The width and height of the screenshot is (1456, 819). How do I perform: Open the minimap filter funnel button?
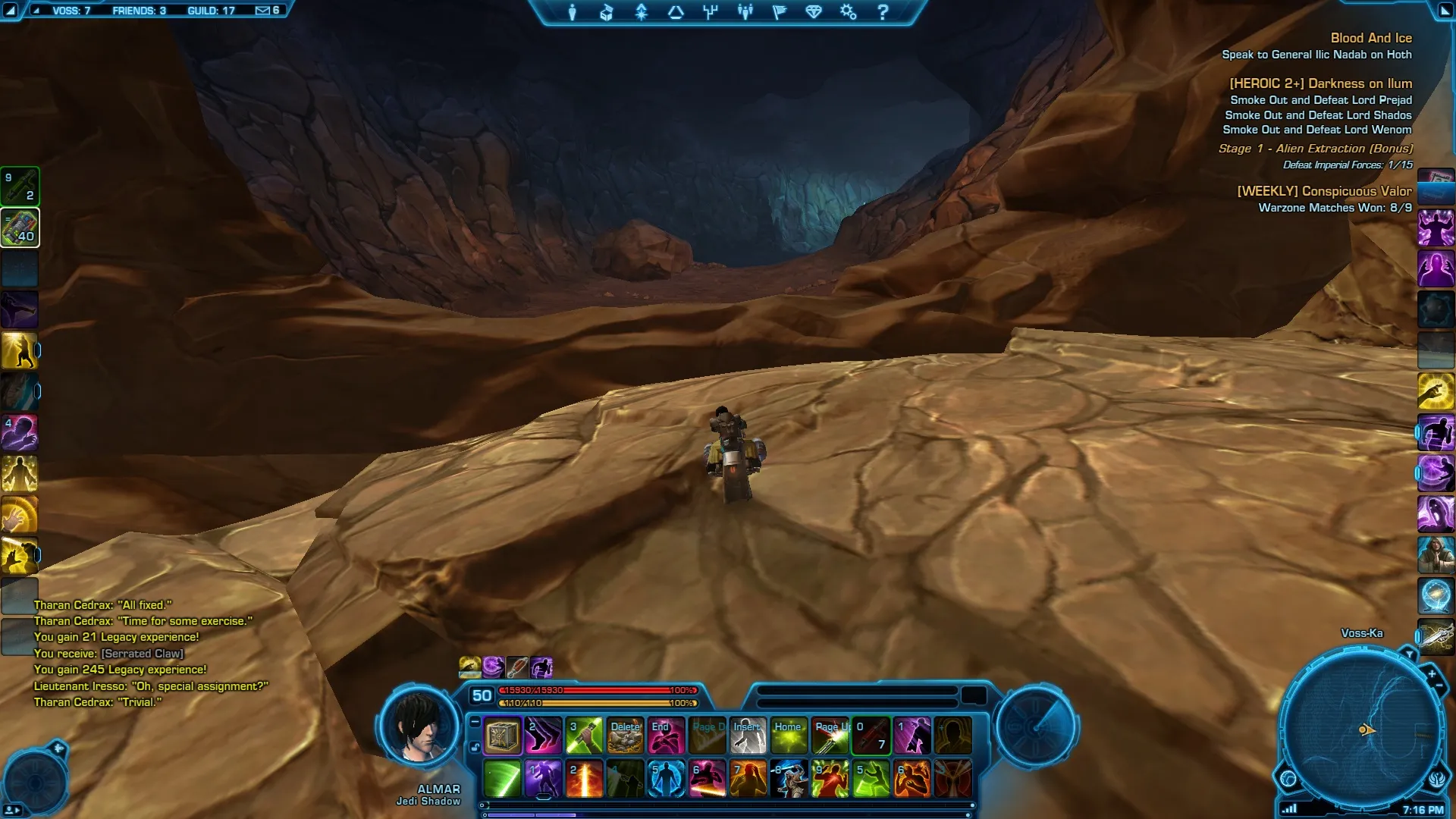click(x=1409, y=654)
